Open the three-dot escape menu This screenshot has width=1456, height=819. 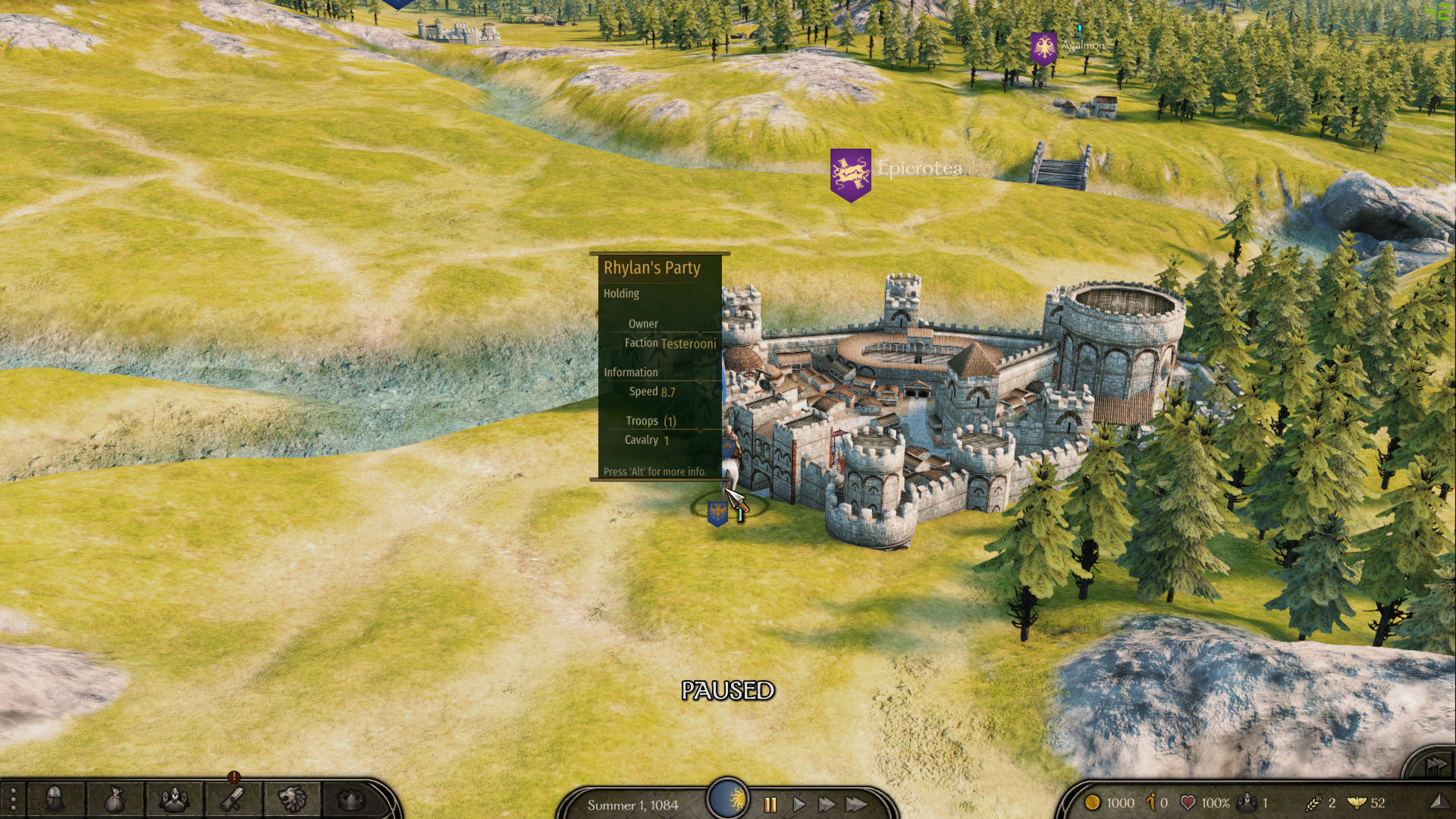[x=13, y=800]
